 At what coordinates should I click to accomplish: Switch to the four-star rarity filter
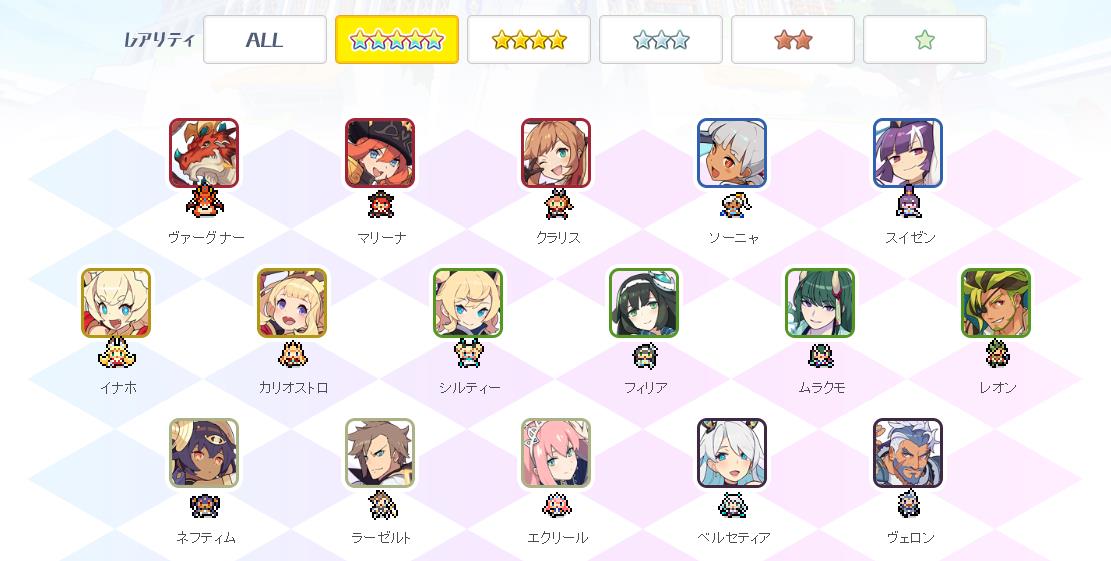[529, 40]
